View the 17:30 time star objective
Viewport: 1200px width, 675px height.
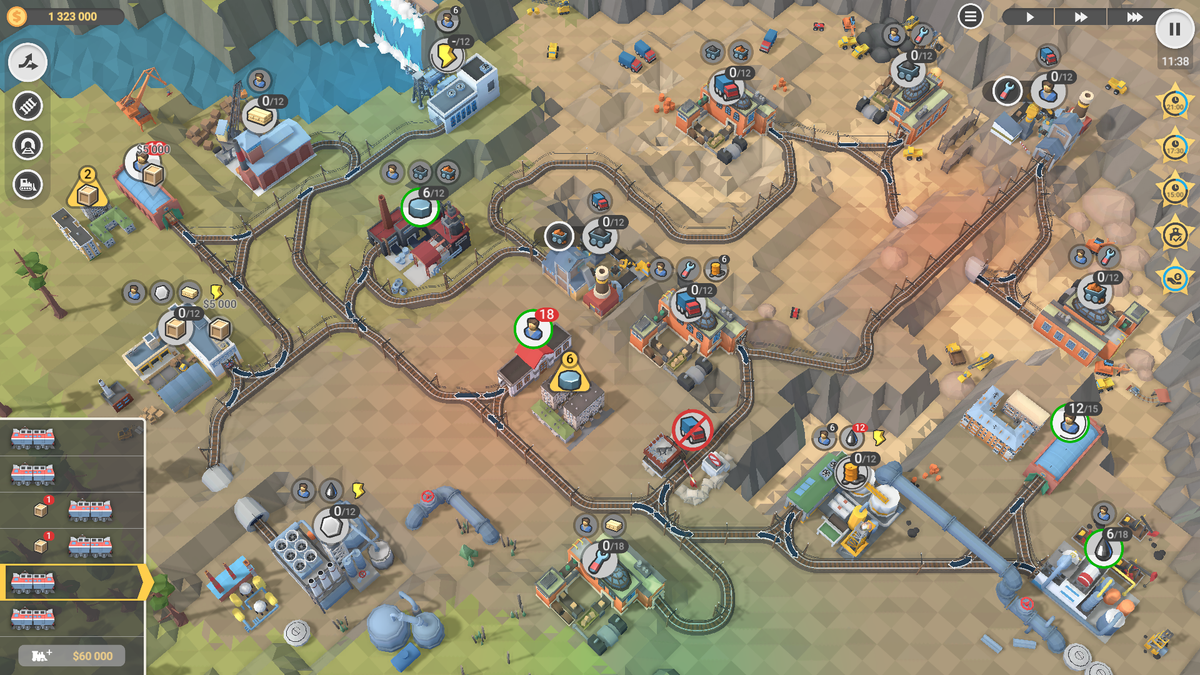click(1174, 146)
